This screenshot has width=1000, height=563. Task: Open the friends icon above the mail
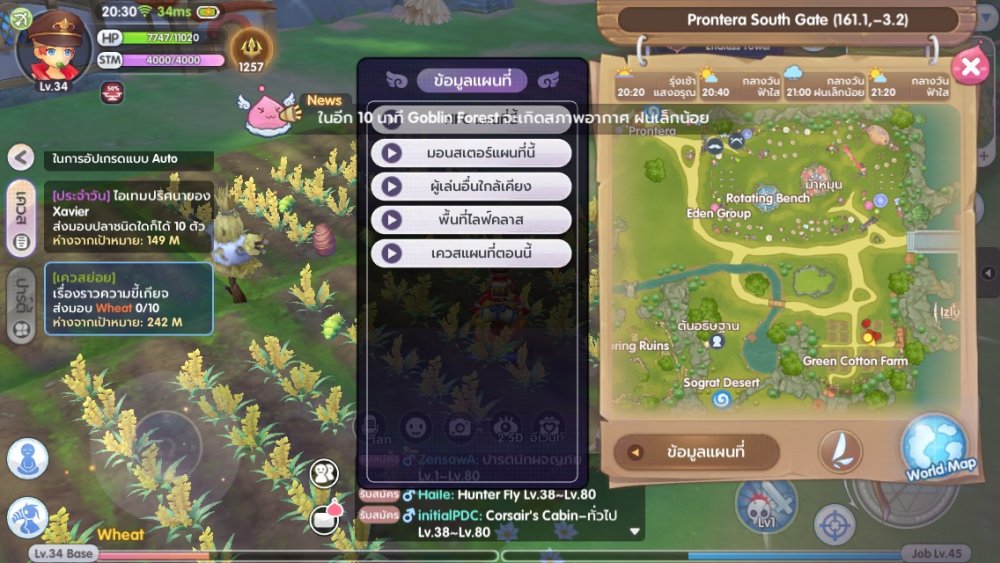pos(324,473)
